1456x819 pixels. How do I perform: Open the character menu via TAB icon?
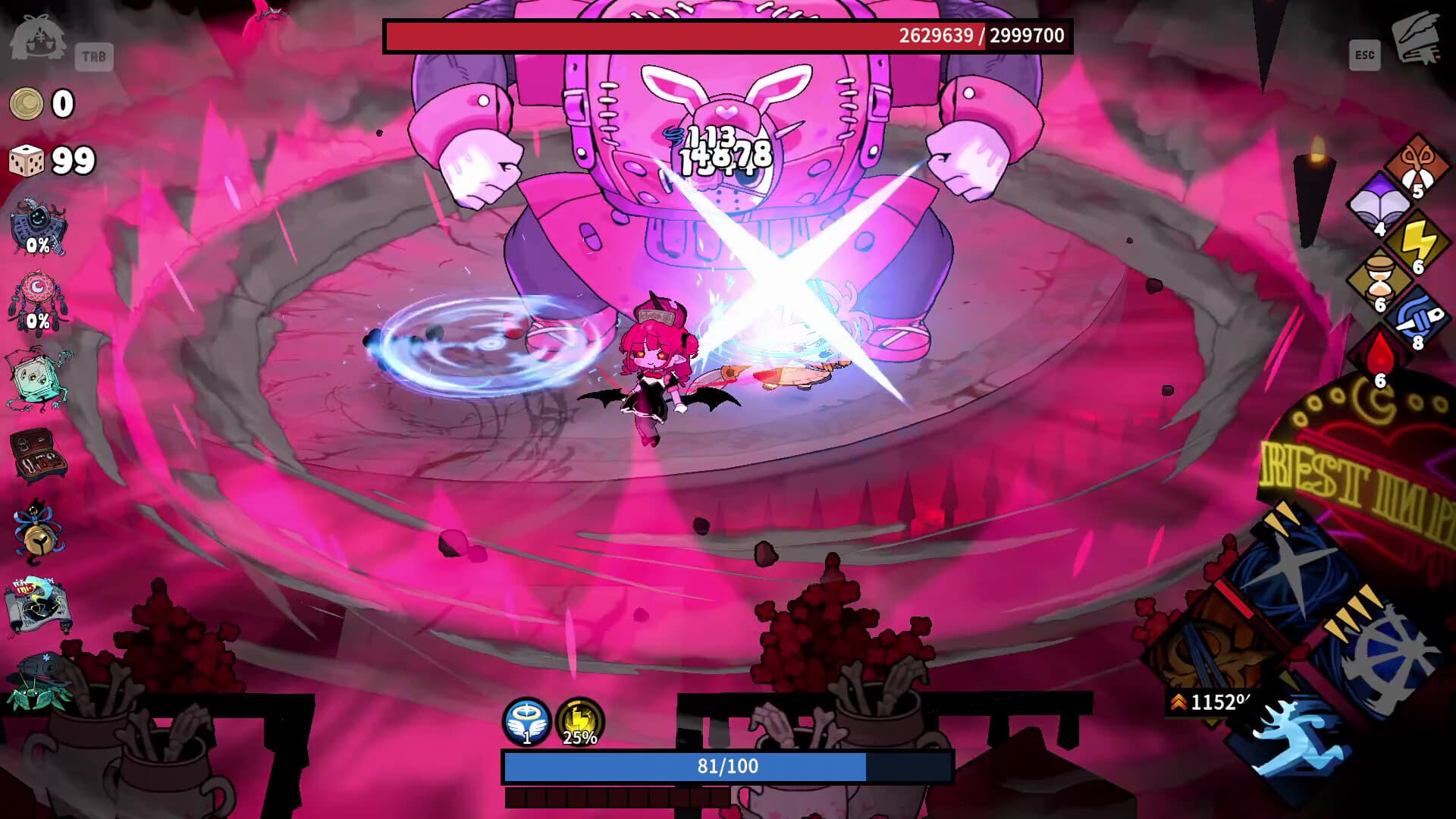coord(93,55)
